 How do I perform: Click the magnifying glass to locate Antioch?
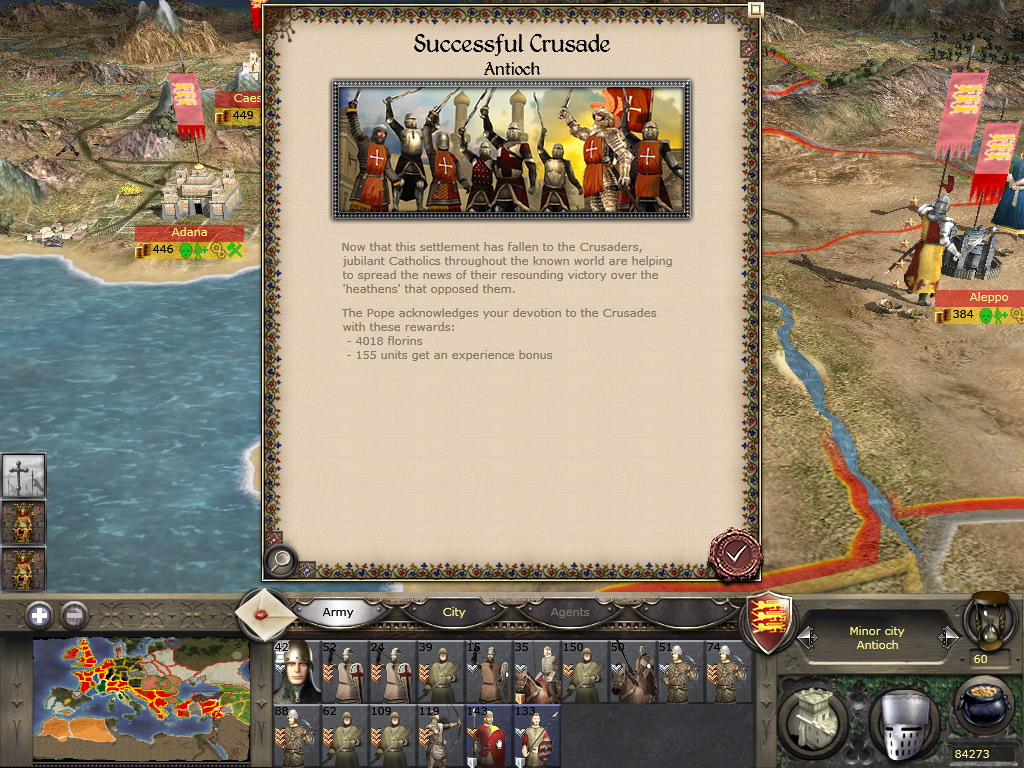281,561
